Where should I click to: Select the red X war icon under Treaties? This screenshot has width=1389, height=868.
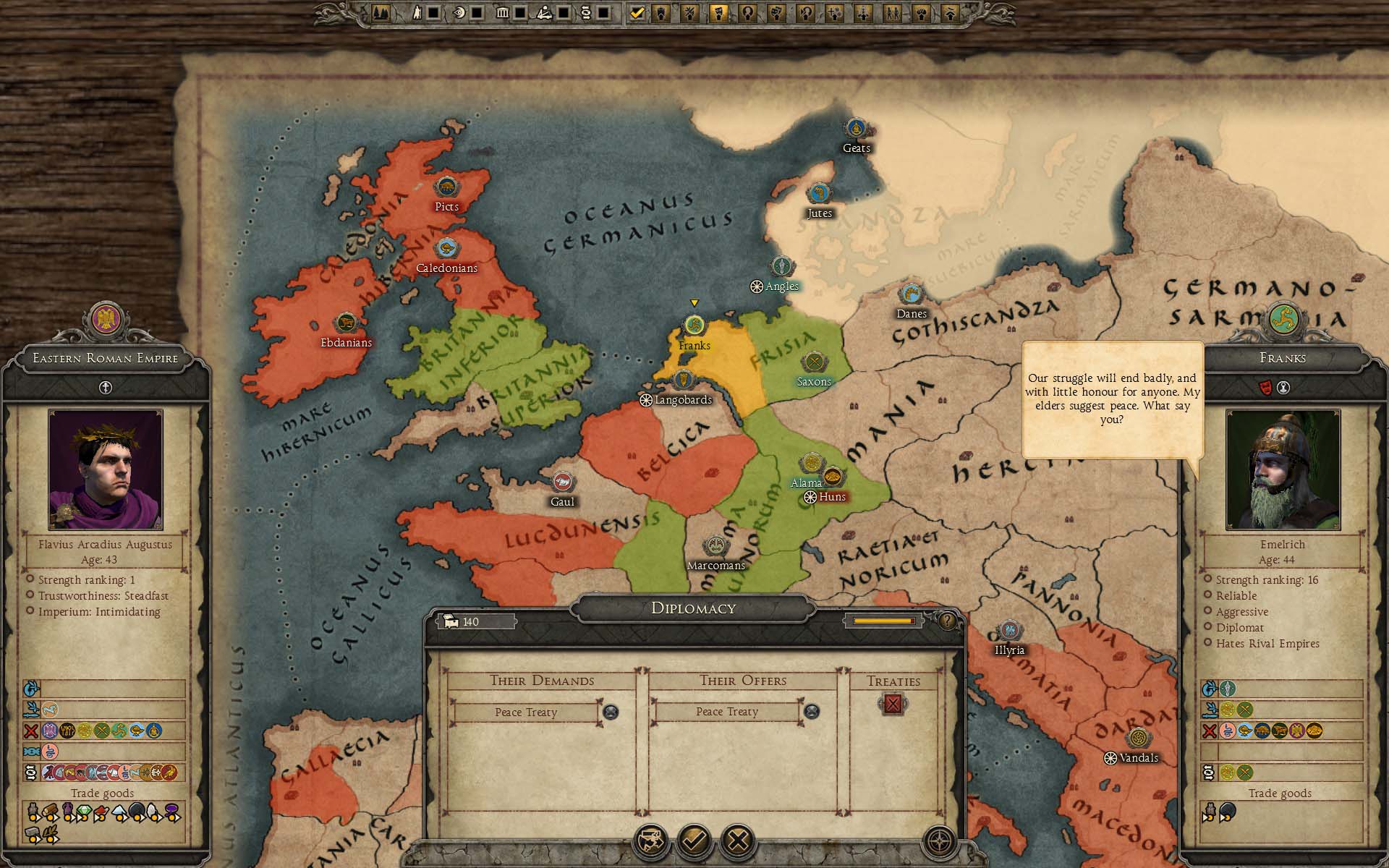(x=893, y=704)
